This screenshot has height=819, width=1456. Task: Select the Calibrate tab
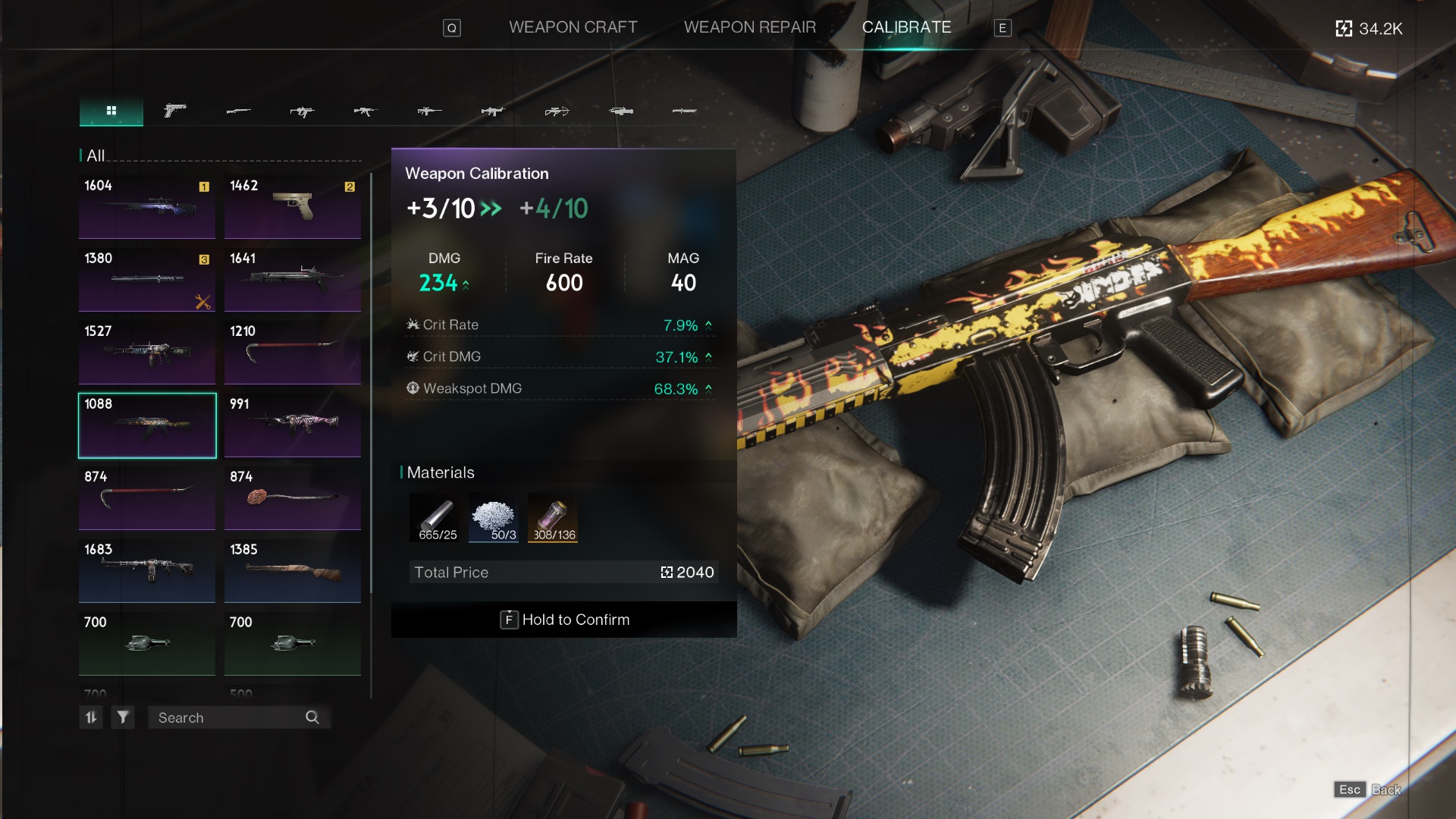click(906, 27)
